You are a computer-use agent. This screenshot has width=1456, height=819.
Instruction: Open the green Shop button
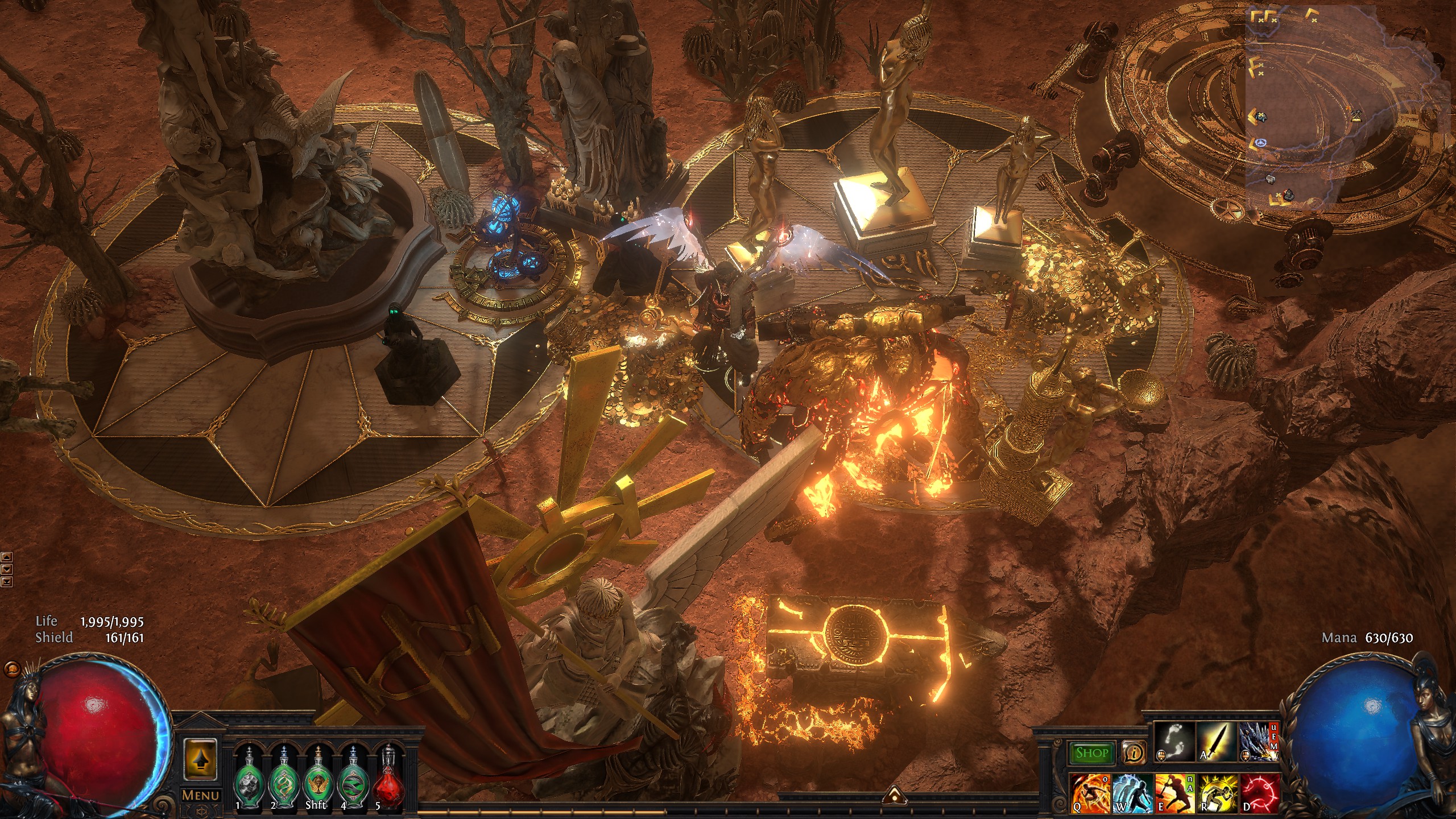1091,753
